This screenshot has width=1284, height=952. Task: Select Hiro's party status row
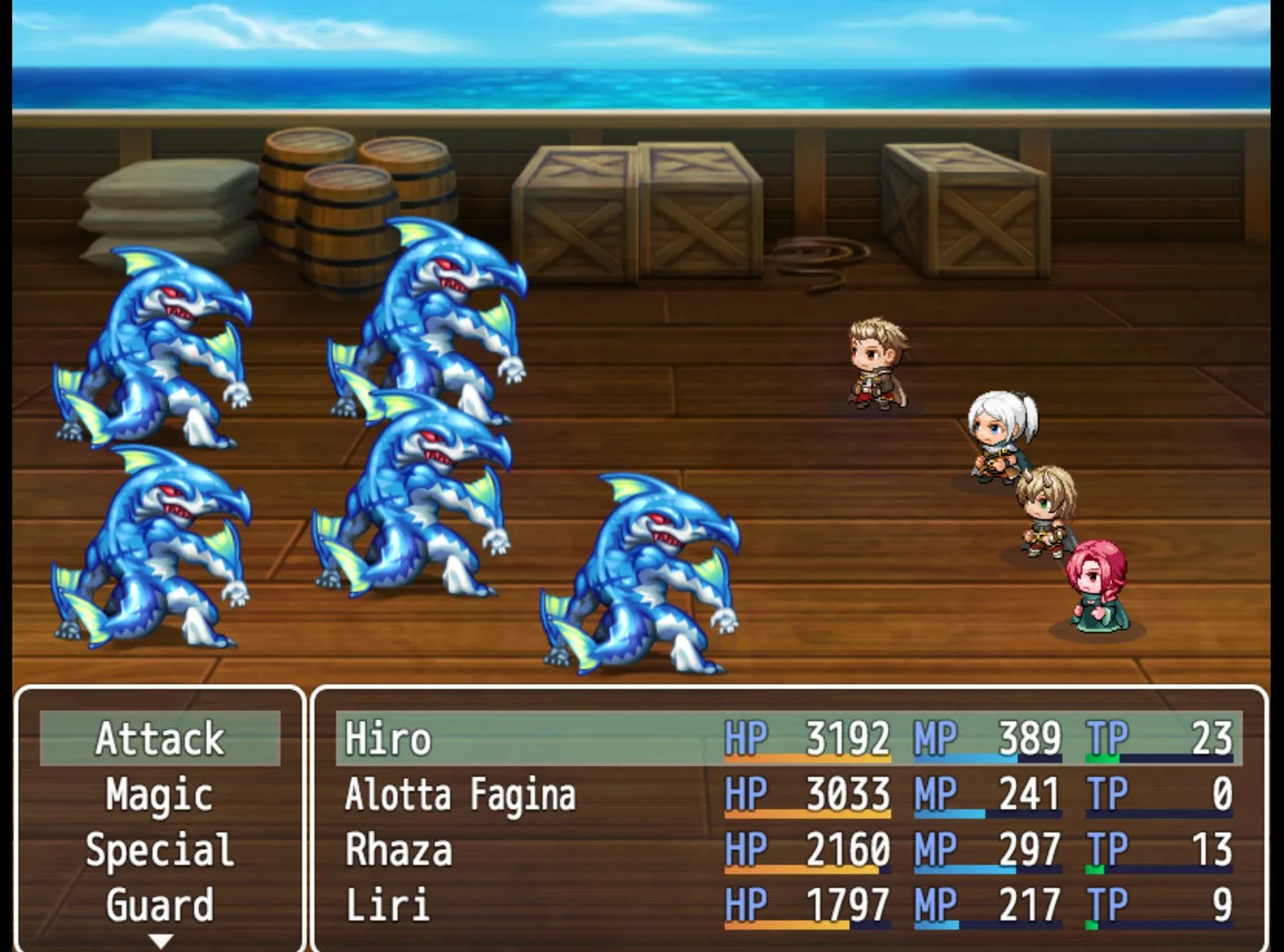pyautogui.click(x=788, y=739)
